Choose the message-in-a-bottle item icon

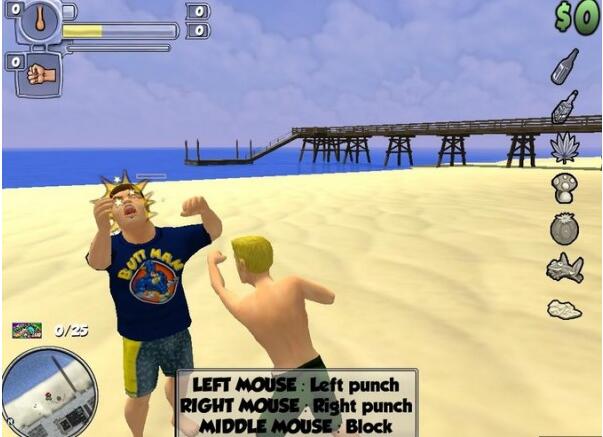[x=565, y=107]
